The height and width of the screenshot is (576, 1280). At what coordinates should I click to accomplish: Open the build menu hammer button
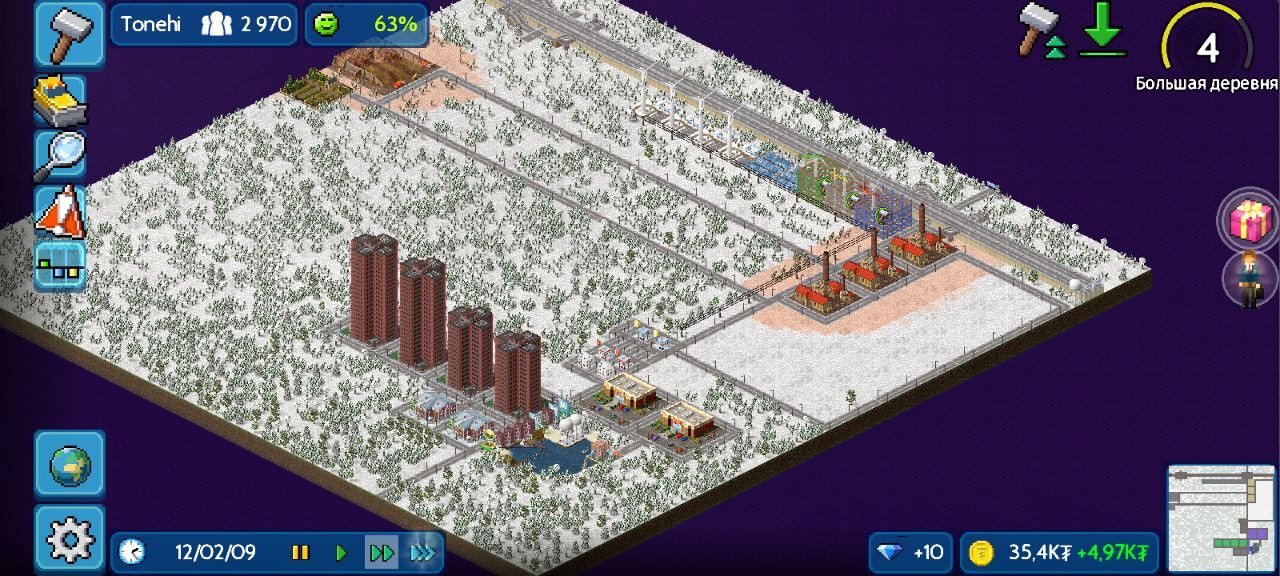[69, 33]
